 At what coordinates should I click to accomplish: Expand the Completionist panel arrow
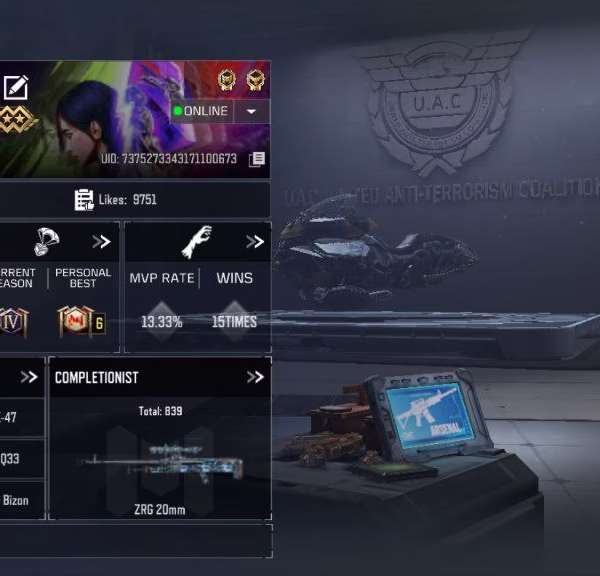[x=255, y=377]
